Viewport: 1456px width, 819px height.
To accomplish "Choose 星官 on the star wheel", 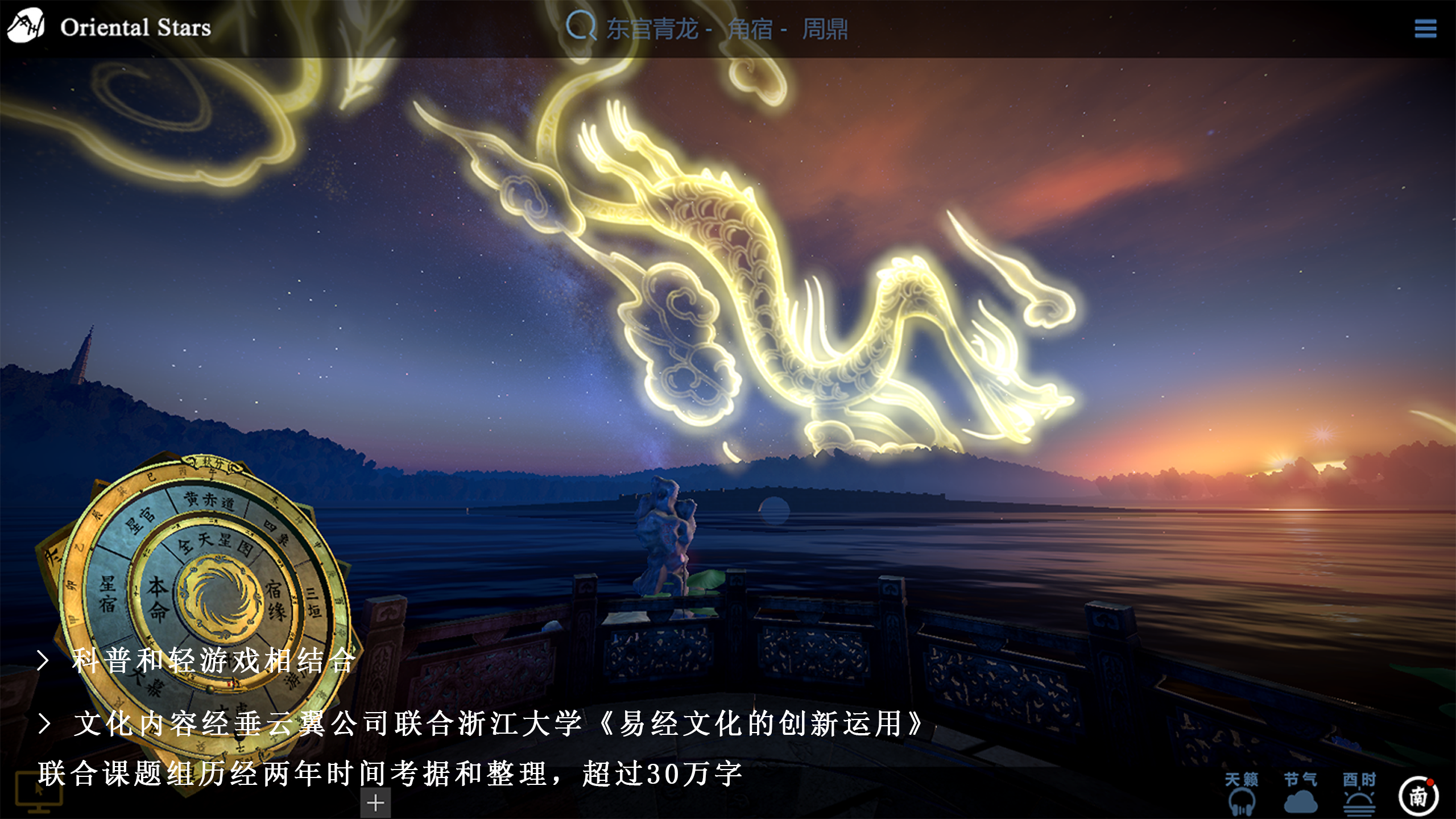I will tap(139, 520).
